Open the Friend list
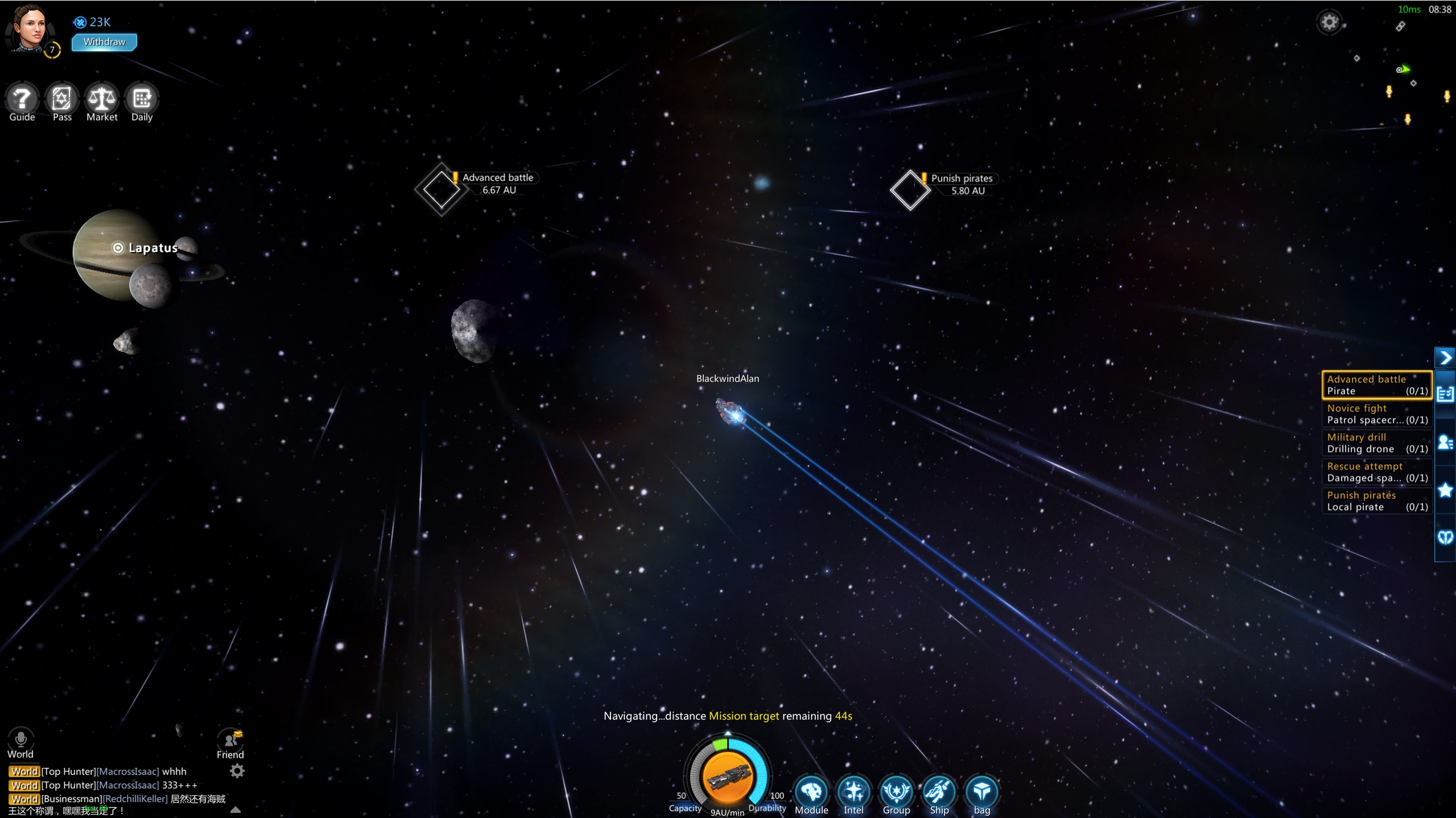Image resolution: width=1456 pixels, height=818 pixels. (x=230, y=742)
